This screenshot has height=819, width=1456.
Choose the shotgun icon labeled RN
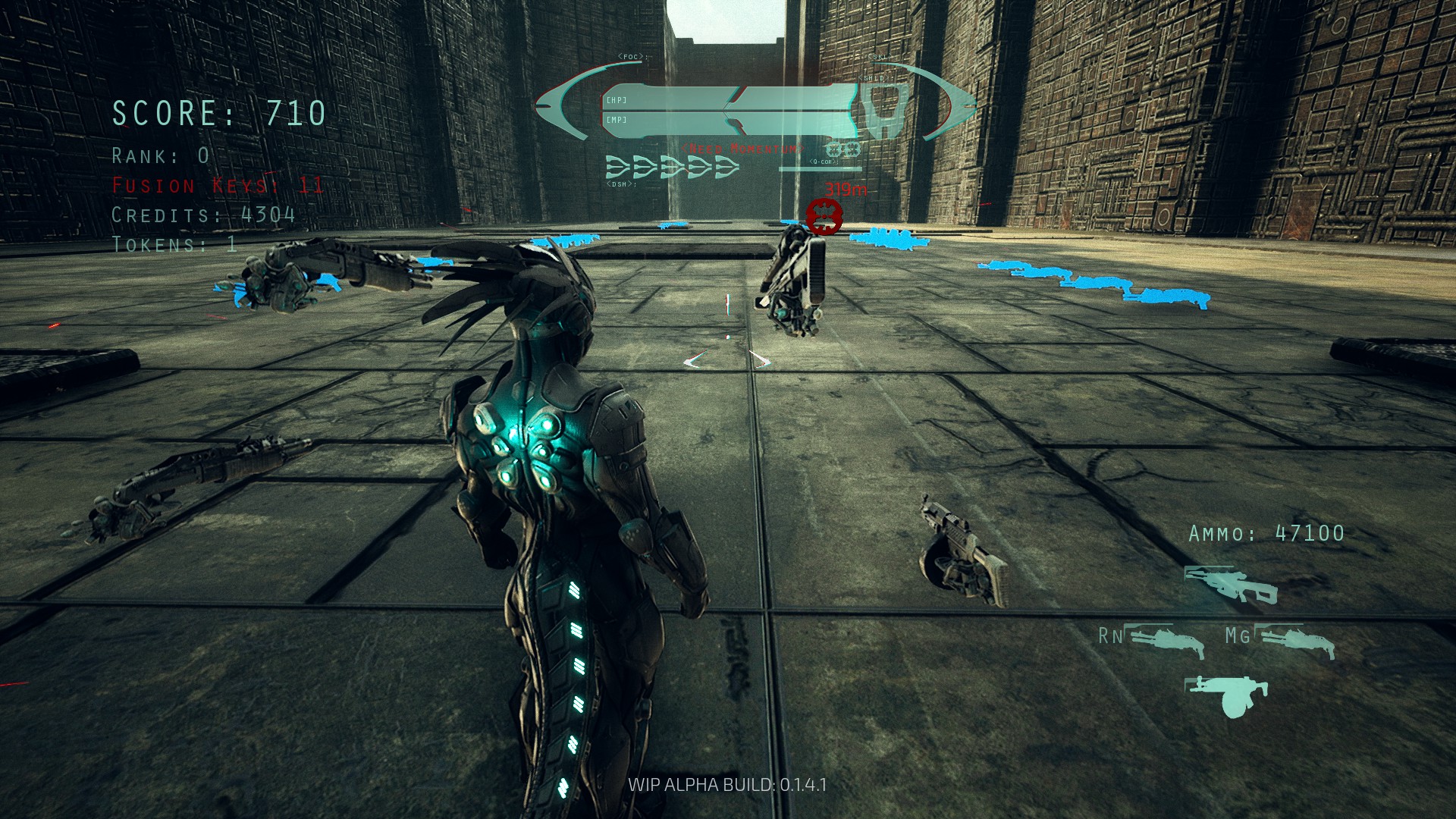point(1164,641)
